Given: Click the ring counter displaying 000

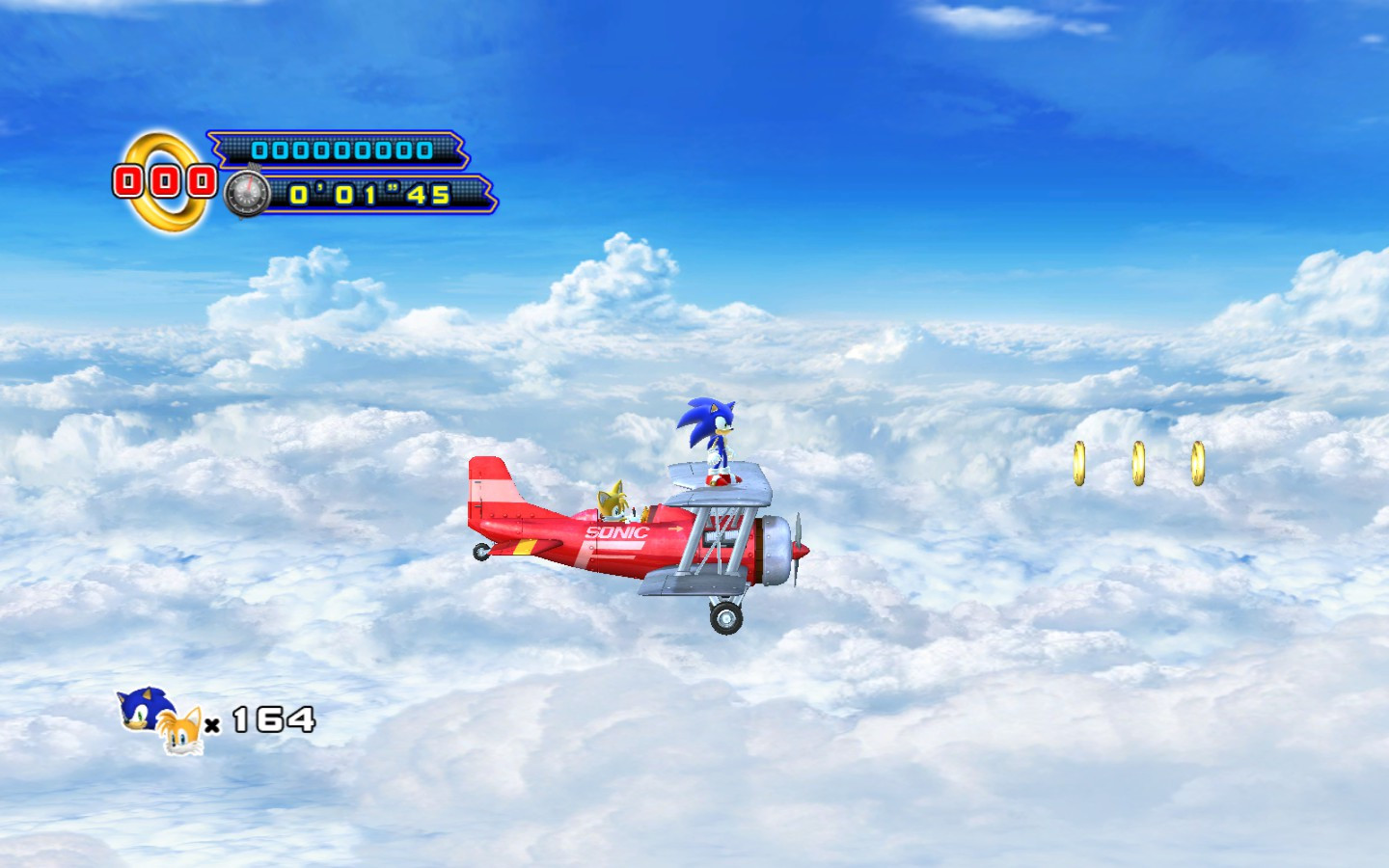Looking at the screenshot, I should click(164, 179).
